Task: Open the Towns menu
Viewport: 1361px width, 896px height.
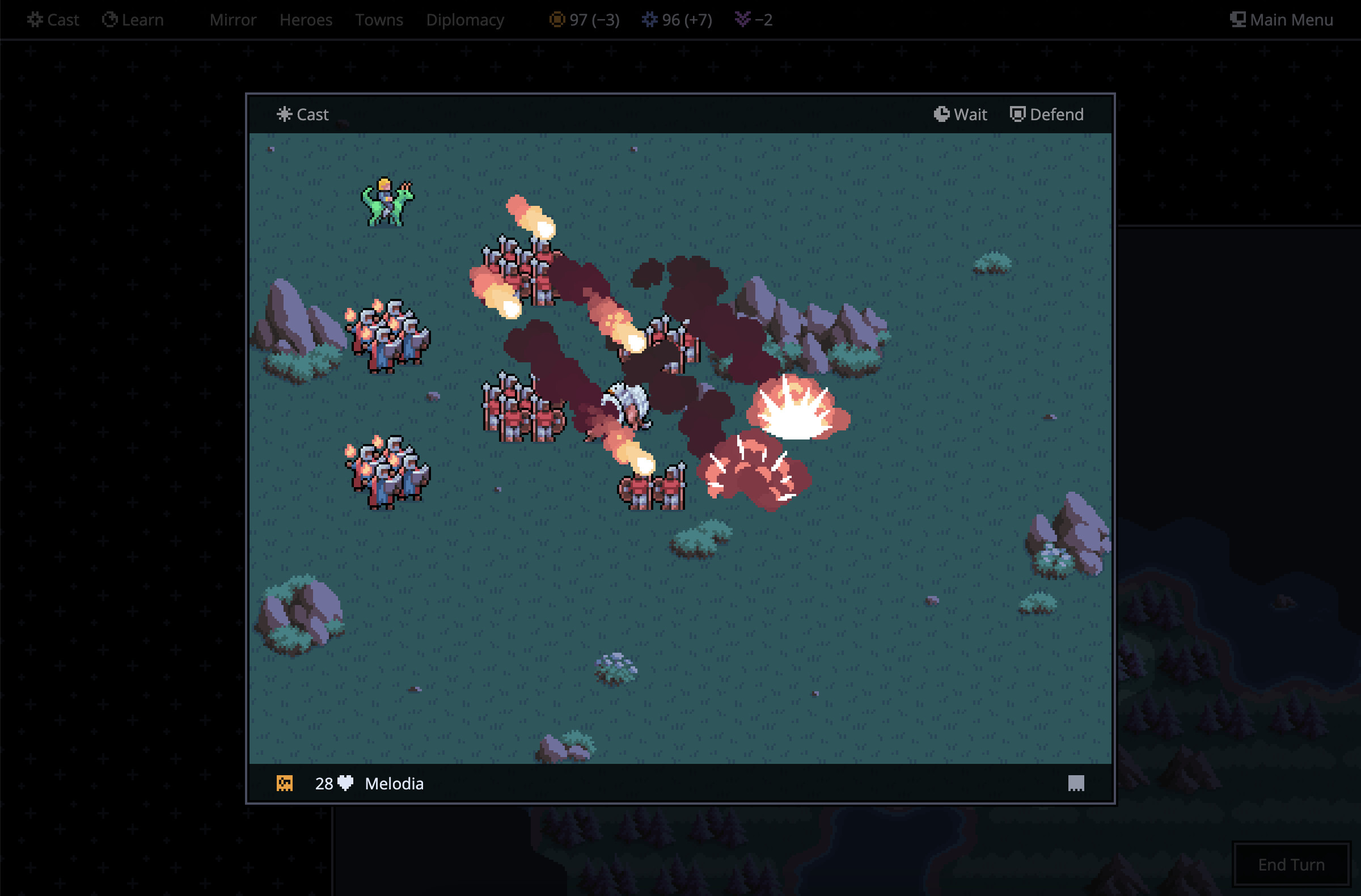Action: click(379, 20)
